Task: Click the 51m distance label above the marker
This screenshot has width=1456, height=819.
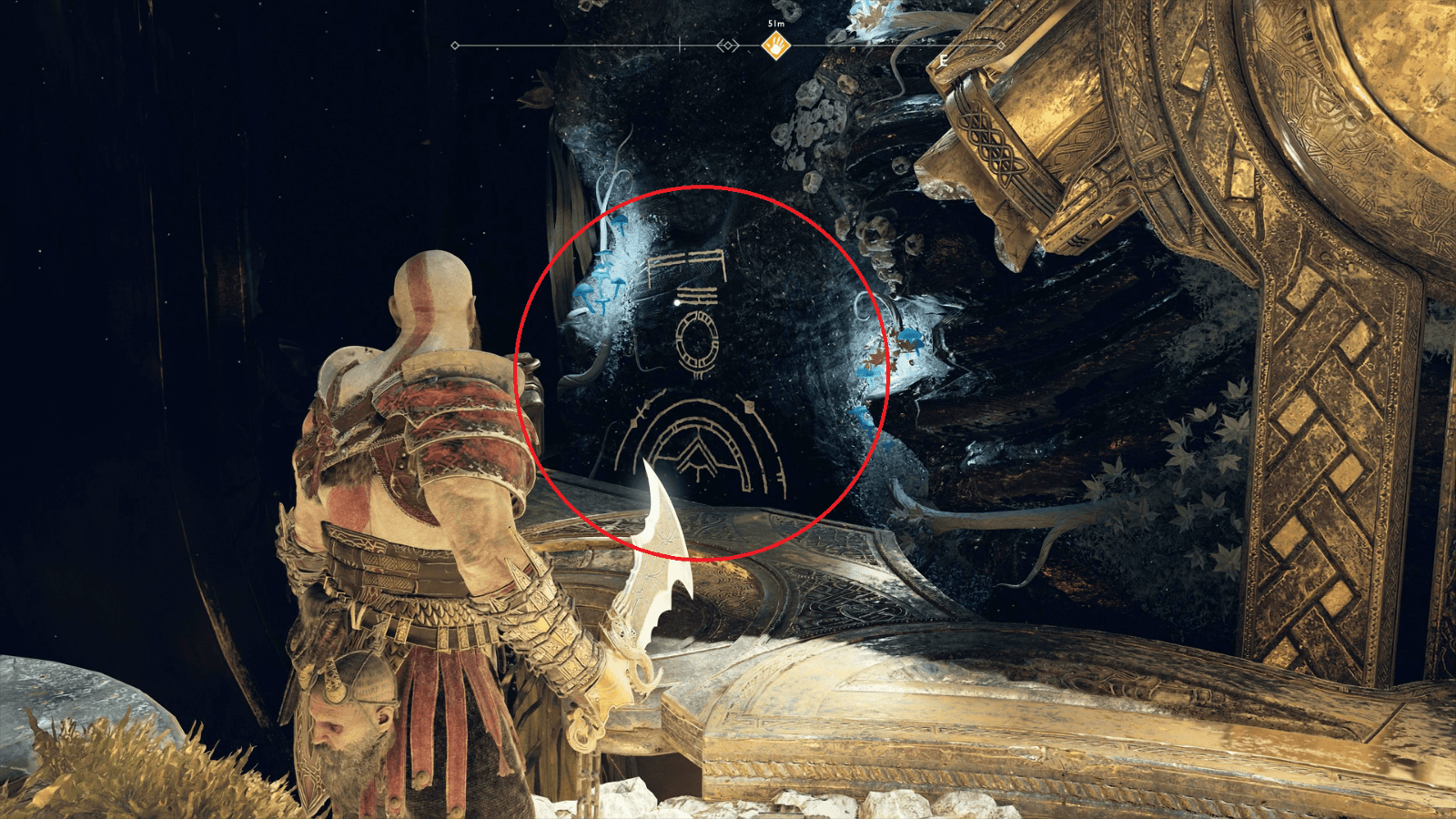Action: 775,24
